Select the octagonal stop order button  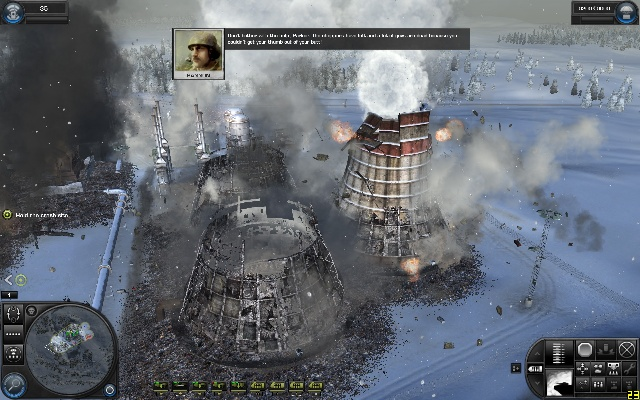tap(585, 349)
